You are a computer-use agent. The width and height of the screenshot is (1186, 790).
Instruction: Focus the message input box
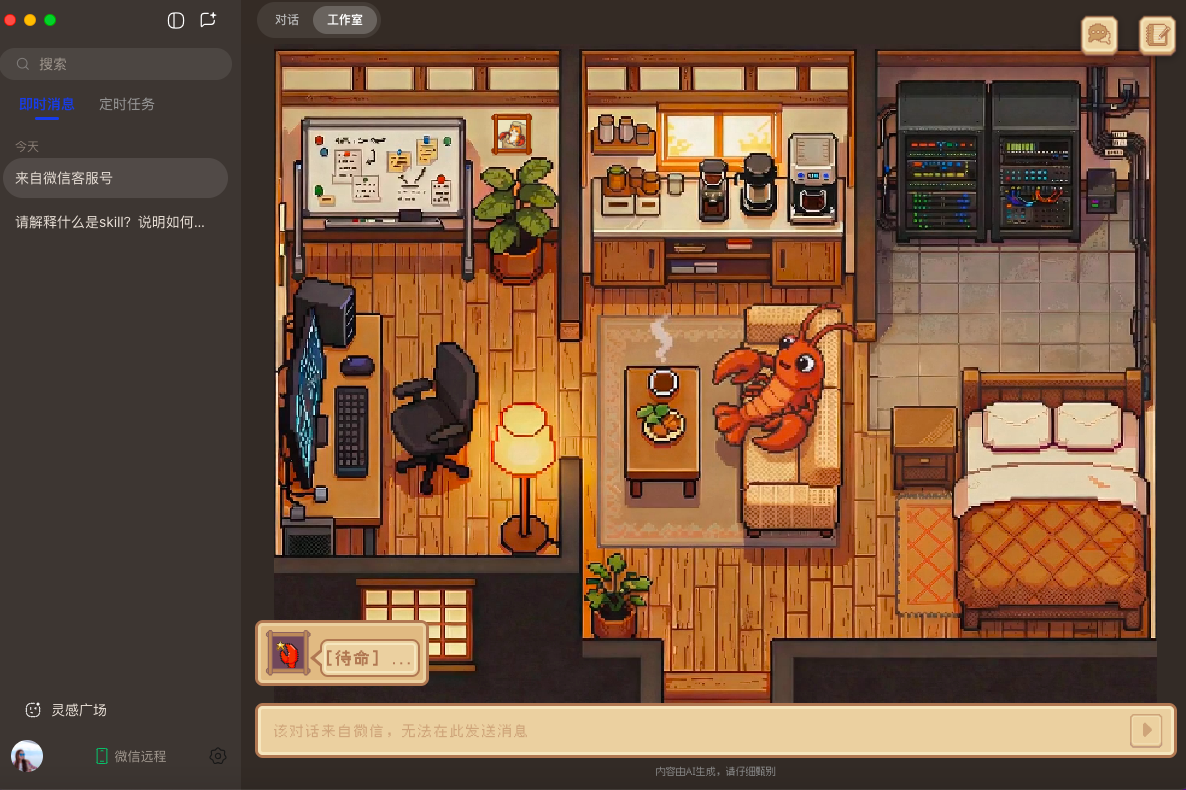(690, 730)
